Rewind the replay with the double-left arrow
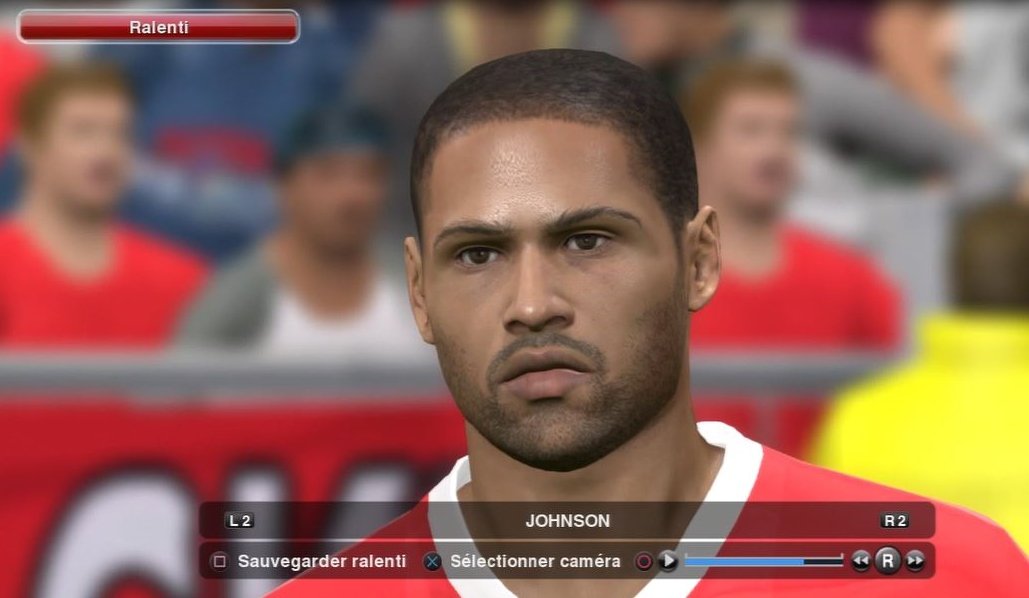 (861, 562)
